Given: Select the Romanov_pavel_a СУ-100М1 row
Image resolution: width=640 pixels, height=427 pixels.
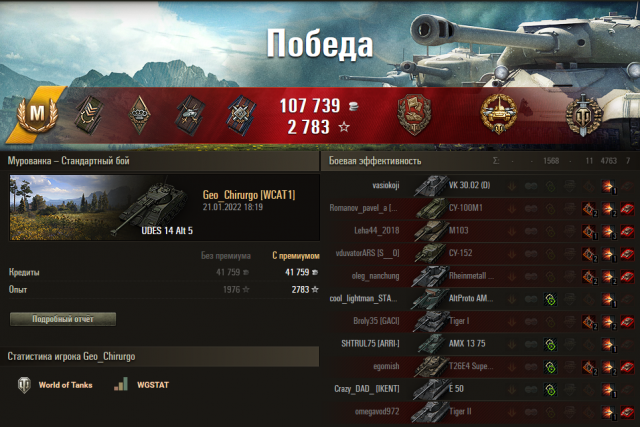Looking at the screenshot, I should pyautogui.click(x=480, y=208).
